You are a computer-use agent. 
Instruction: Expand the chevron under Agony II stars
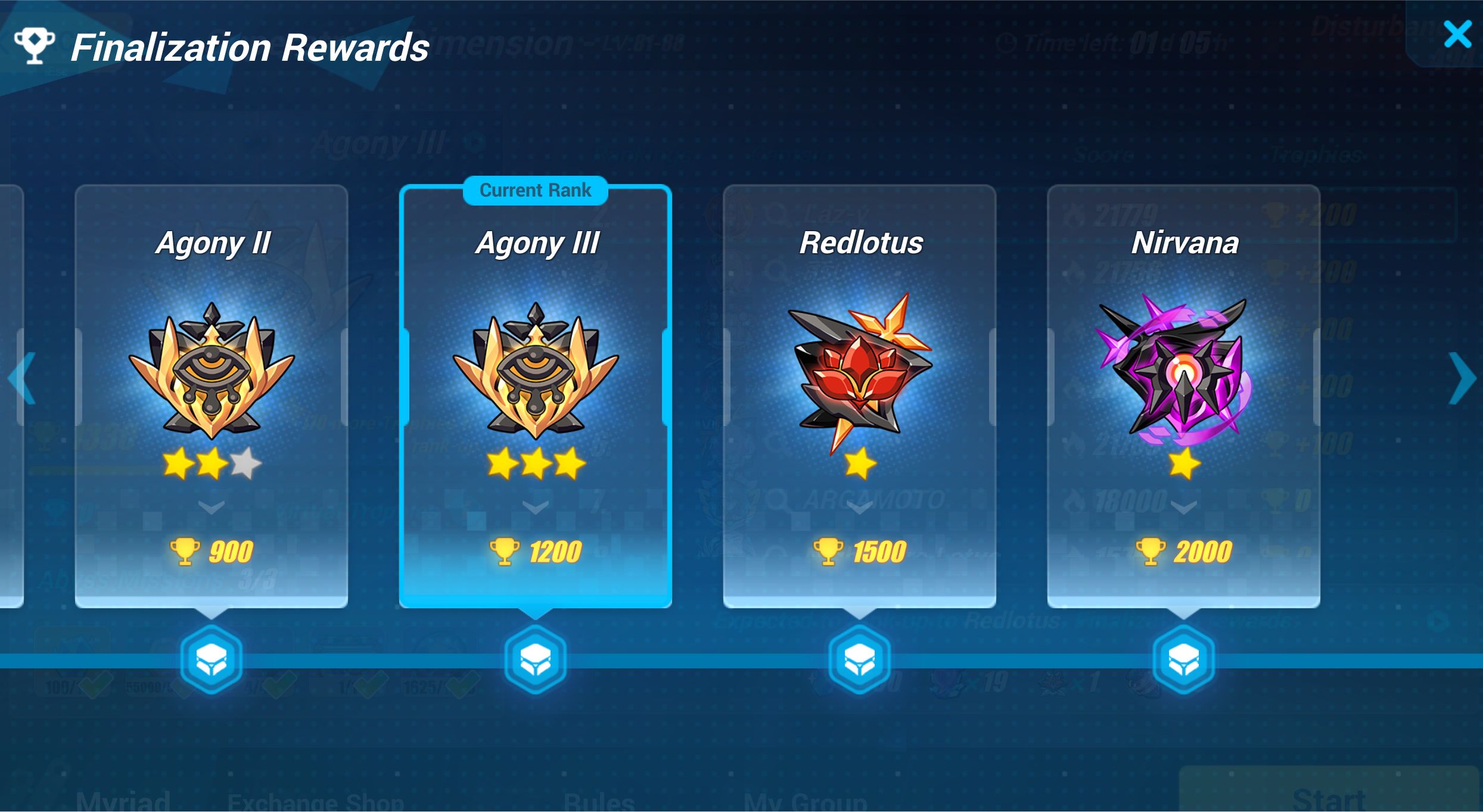(212, 507)
